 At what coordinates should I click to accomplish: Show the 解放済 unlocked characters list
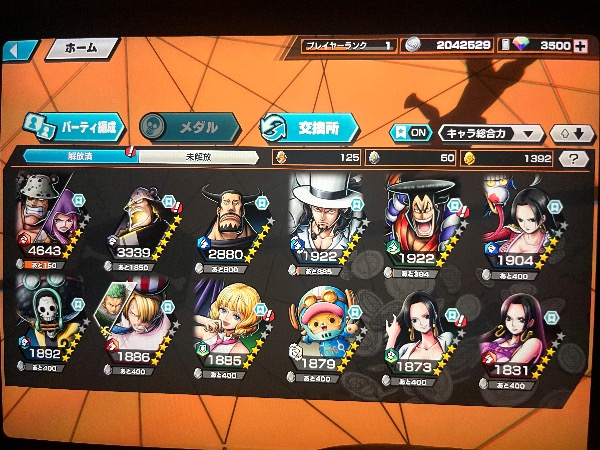(x=80, y=157)
